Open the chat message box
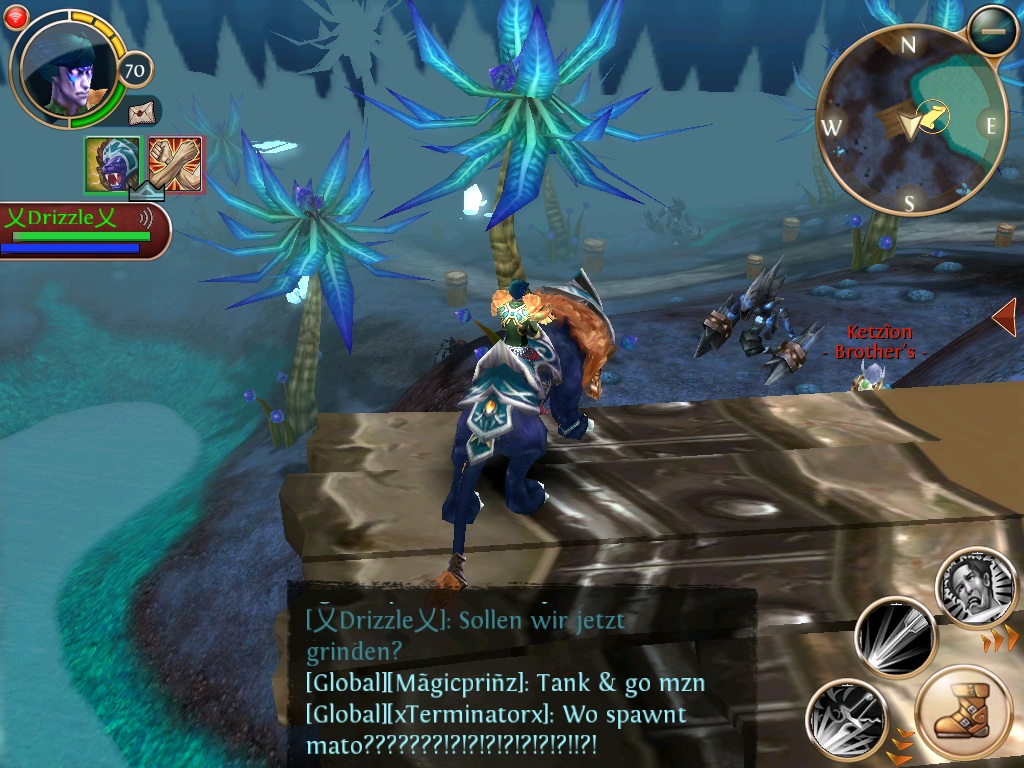1024x768 pixels. 520,680
